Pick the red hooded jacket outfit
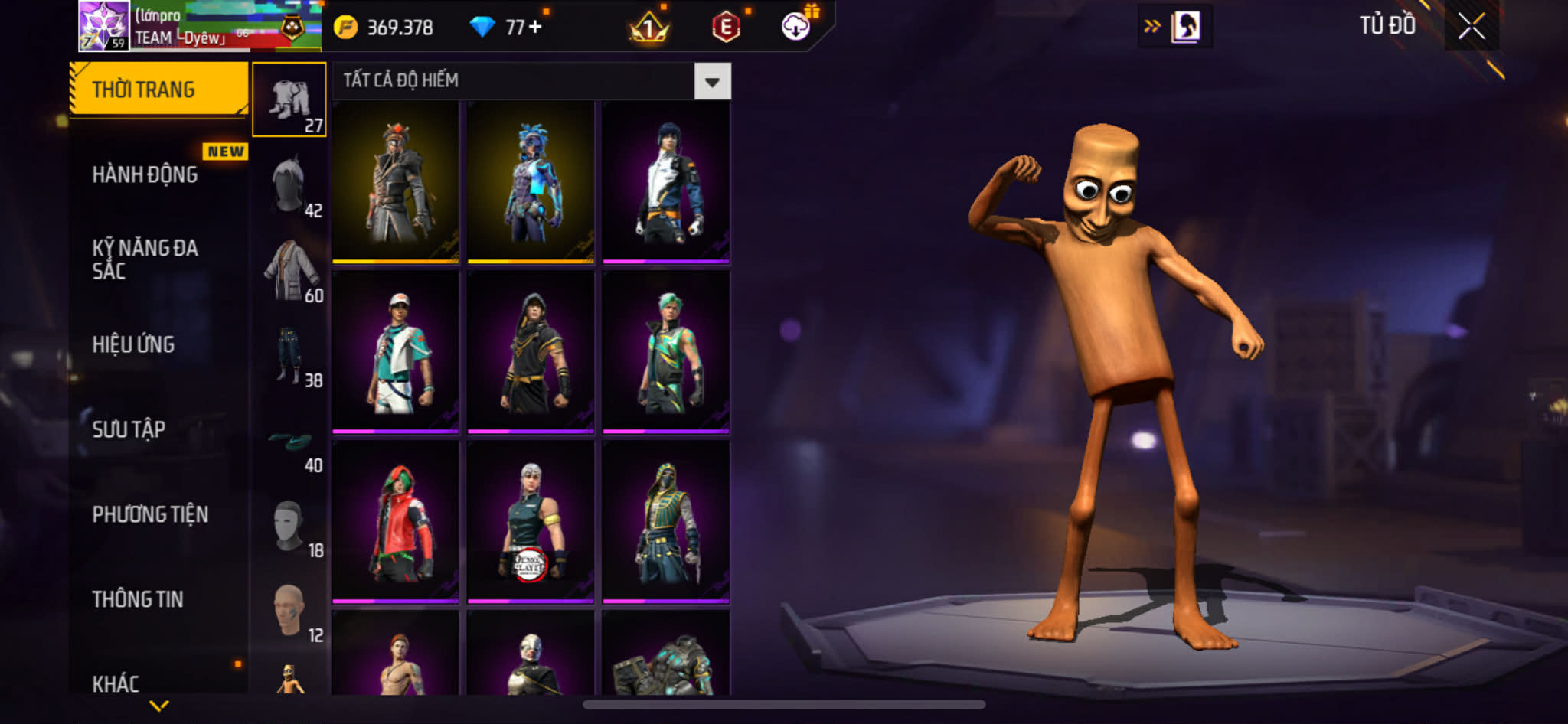This screenshot has height=724, width=1568. 395,521
